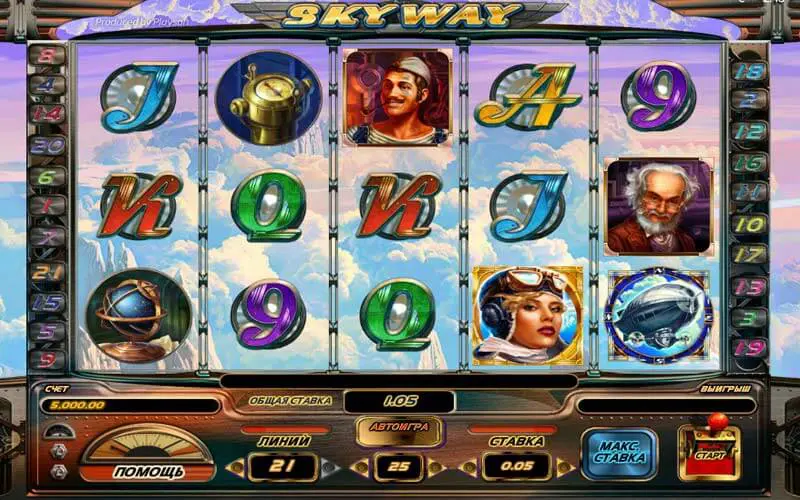Lower the bet amount (СТАВКА)

[473, 466]
